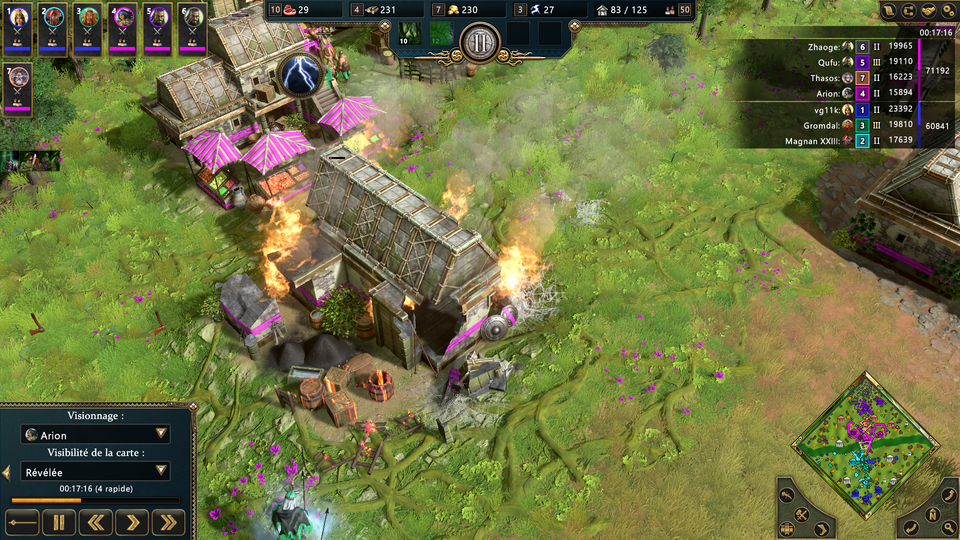Select the first player portrait card
This screenshot has height=540, width=960.
point(19,28)
